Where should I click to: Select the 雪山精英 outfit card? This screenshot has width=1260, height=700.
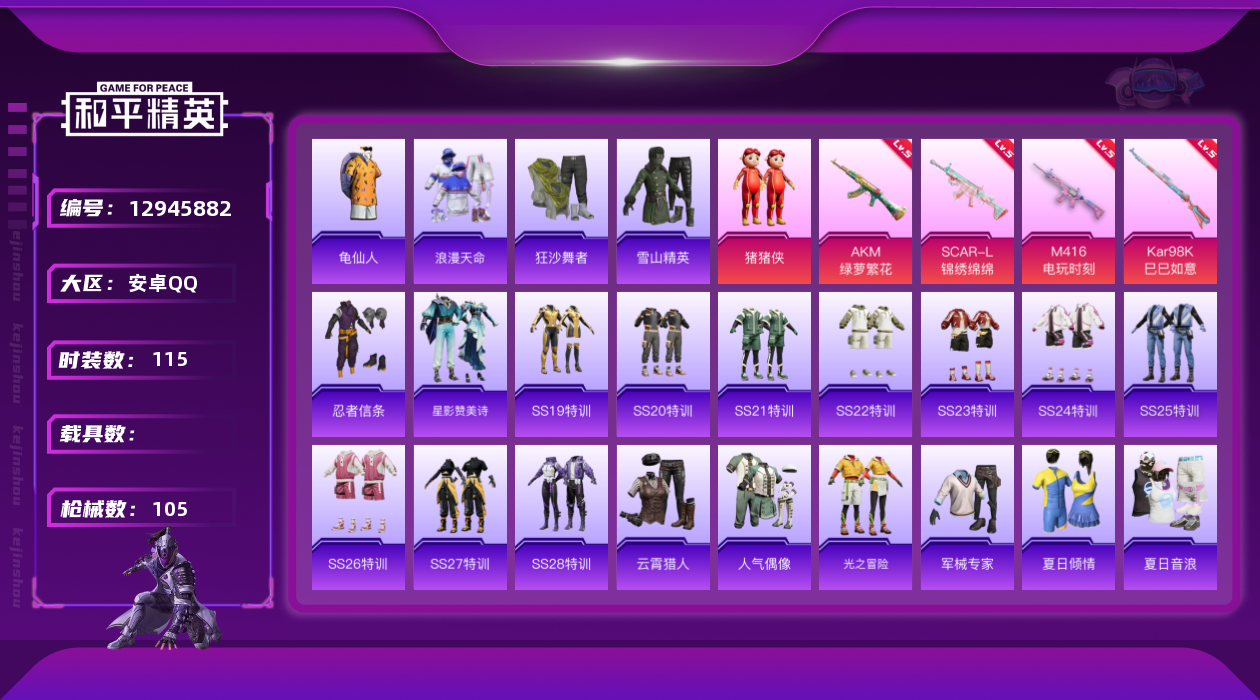[663, 210]
